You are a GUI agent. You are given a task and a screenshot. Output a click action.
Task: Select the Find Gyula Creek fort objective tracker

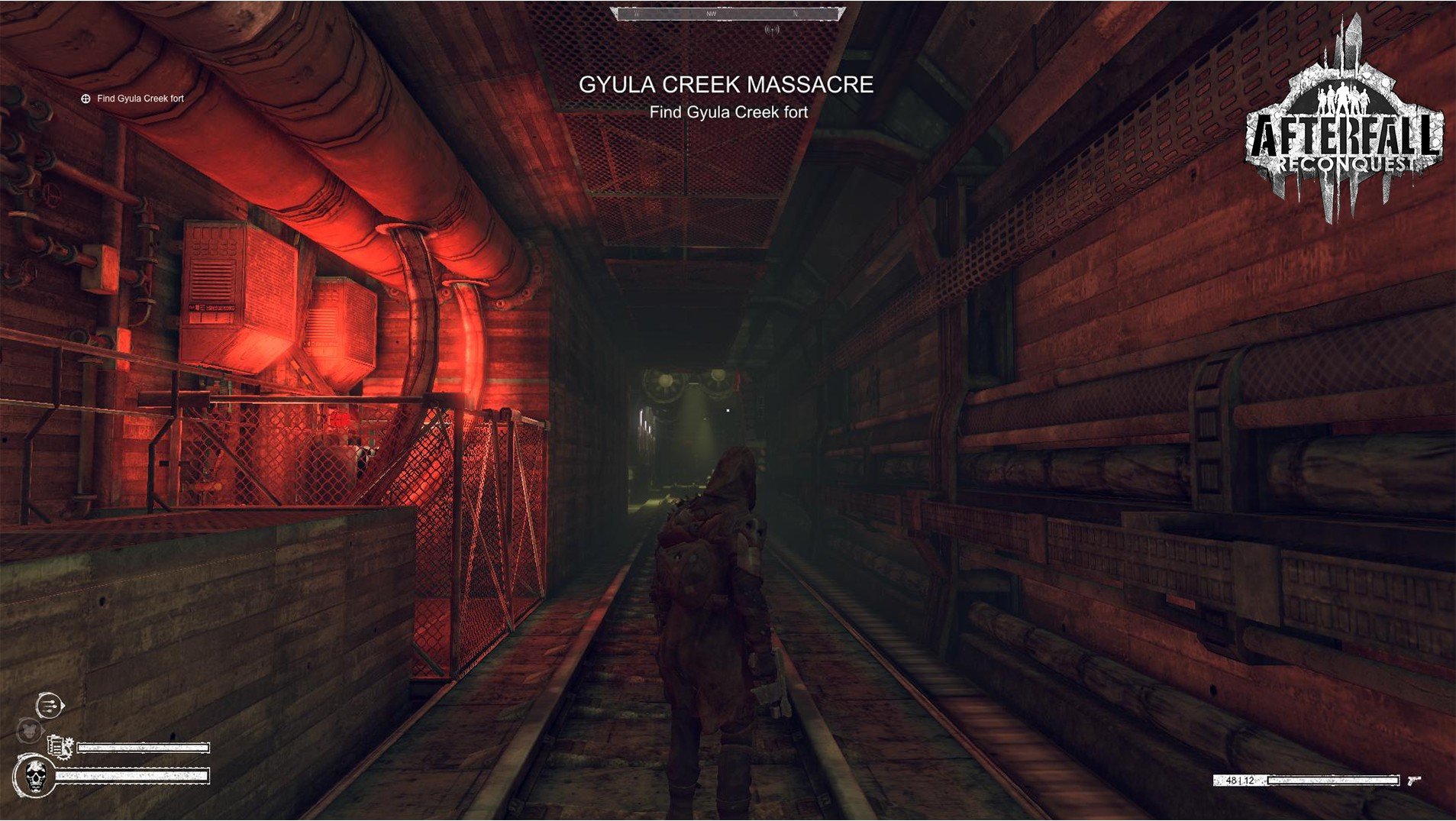[x=133, y=99]
